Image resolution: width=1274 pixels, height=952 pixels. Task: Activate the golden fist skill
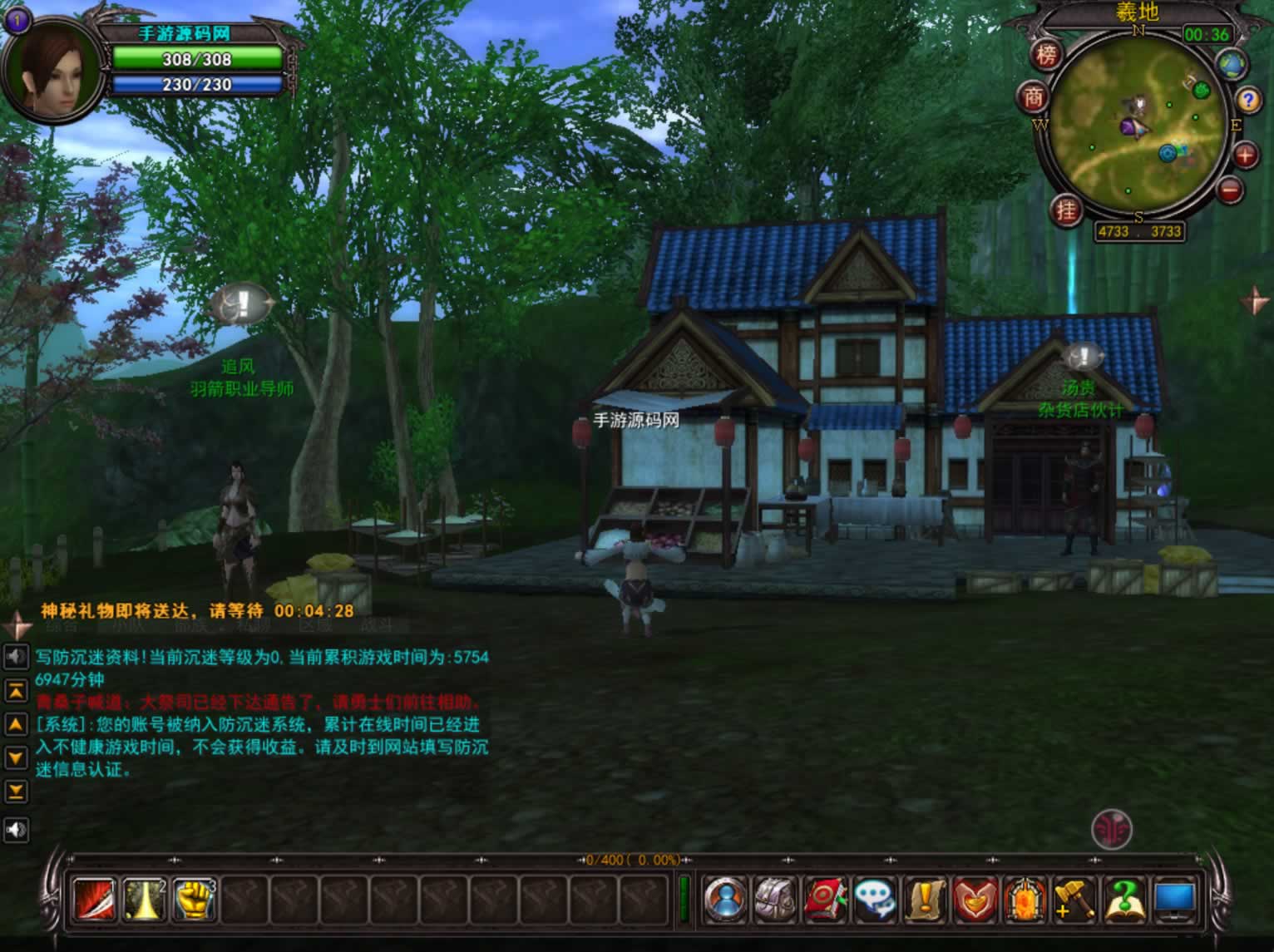point(194,900)
